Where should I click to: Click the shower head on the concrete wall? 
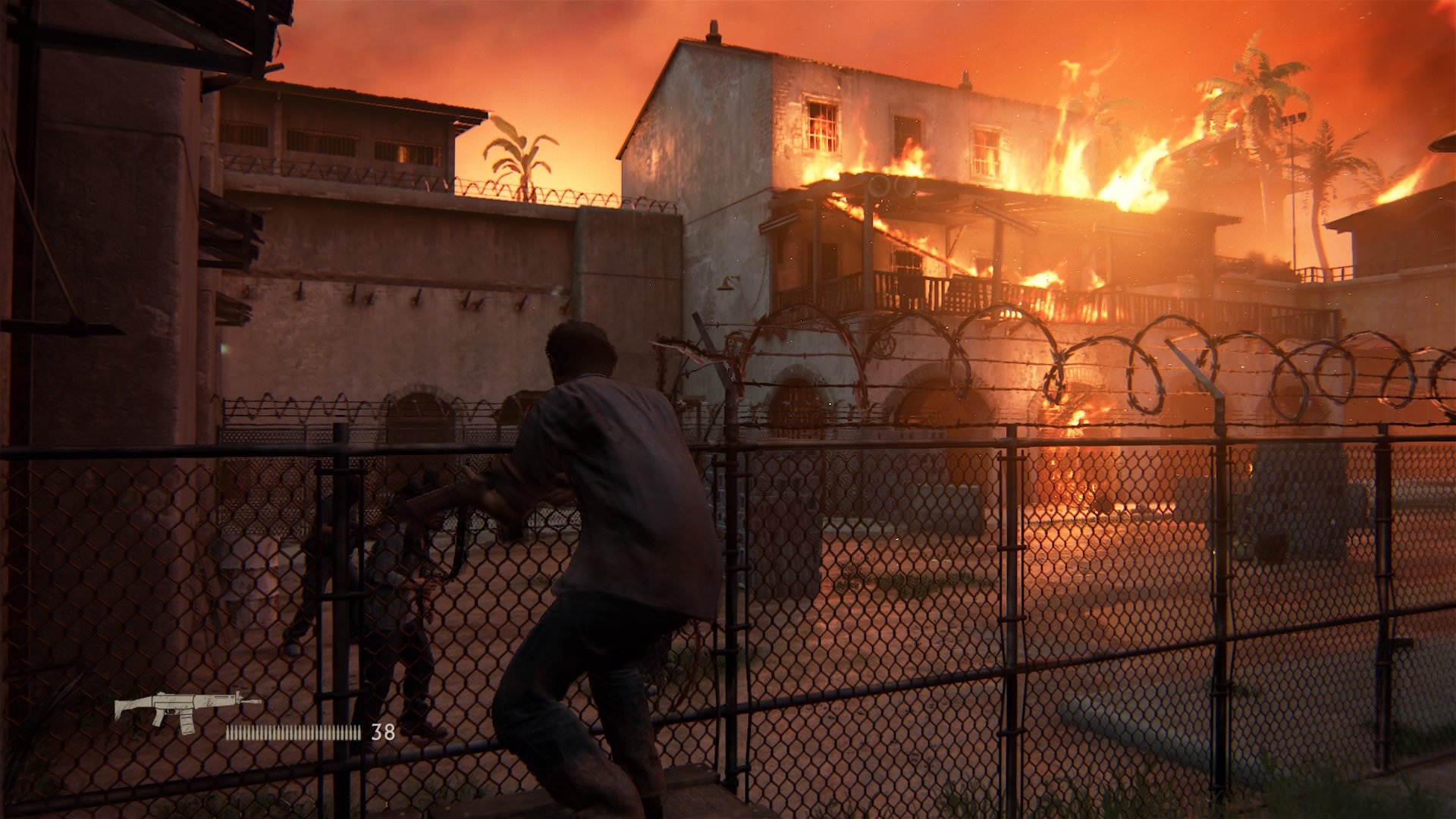[725, 287]
